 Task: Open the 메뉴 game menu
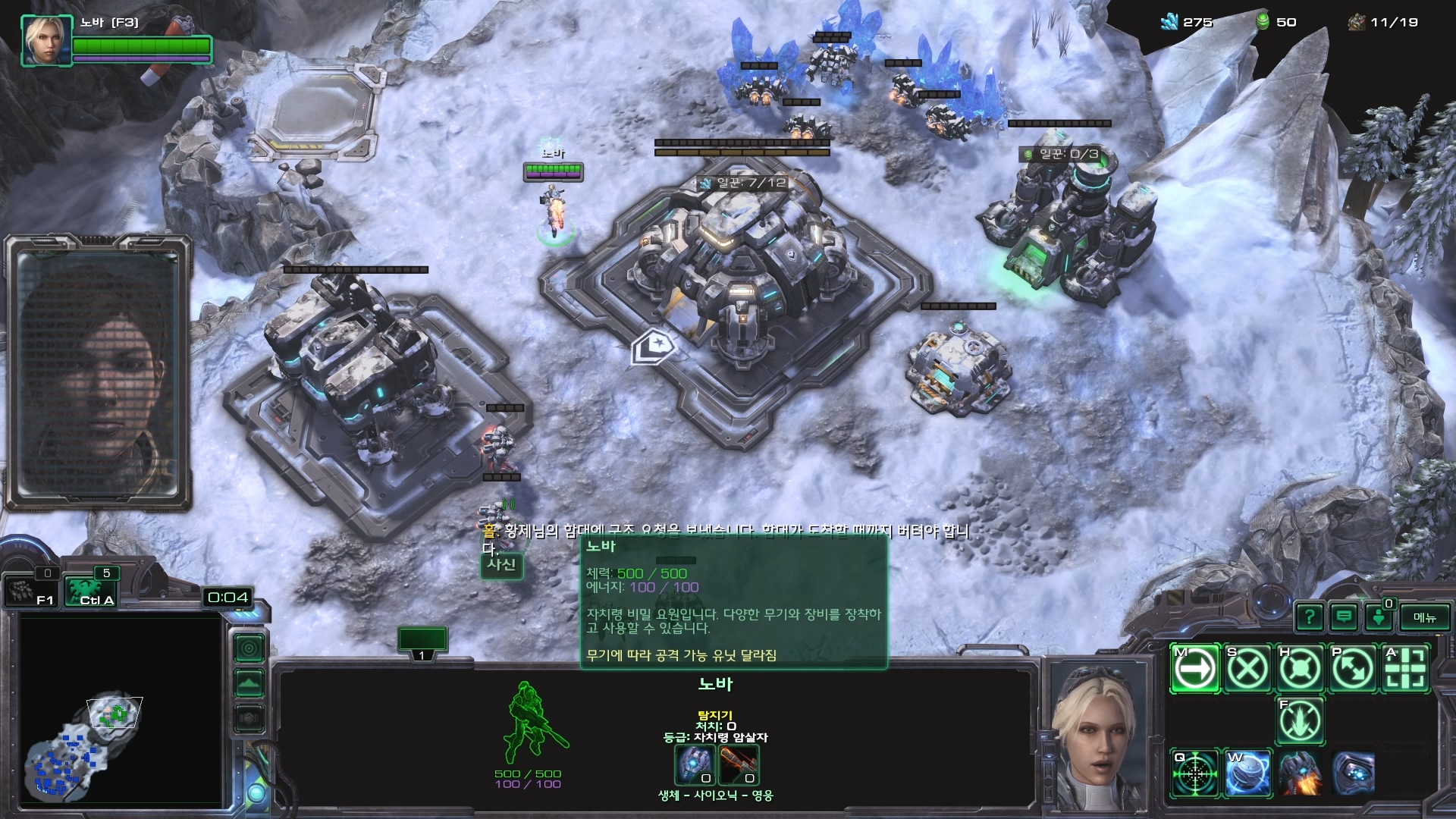1424,617
